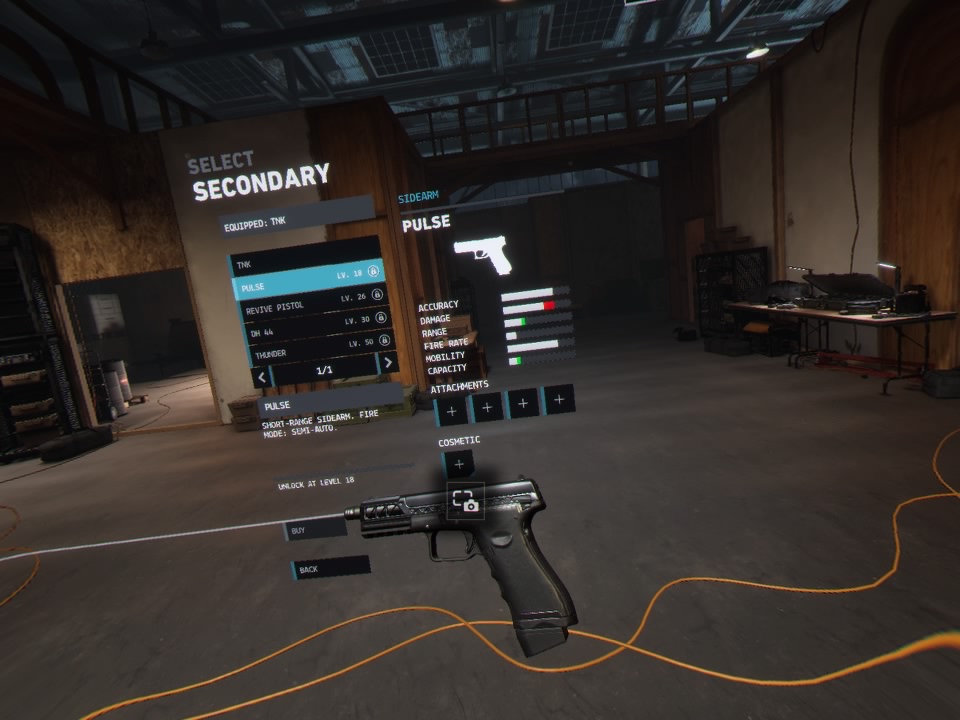Click the screenshot camera icon
Viewport: 960px width, 720px height.
[x=466, y=501]
